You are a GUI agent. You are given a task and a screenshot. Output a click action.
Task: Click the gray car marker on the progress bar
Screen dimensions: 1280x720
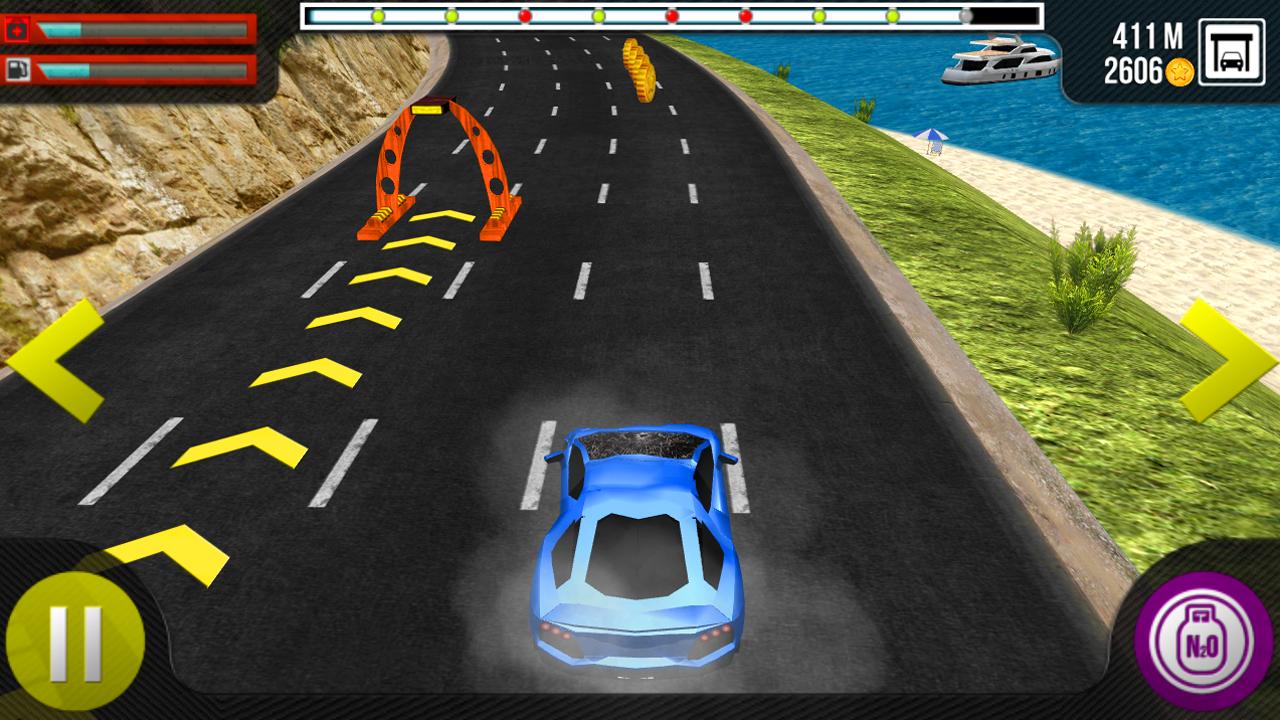tap(963, 15)
